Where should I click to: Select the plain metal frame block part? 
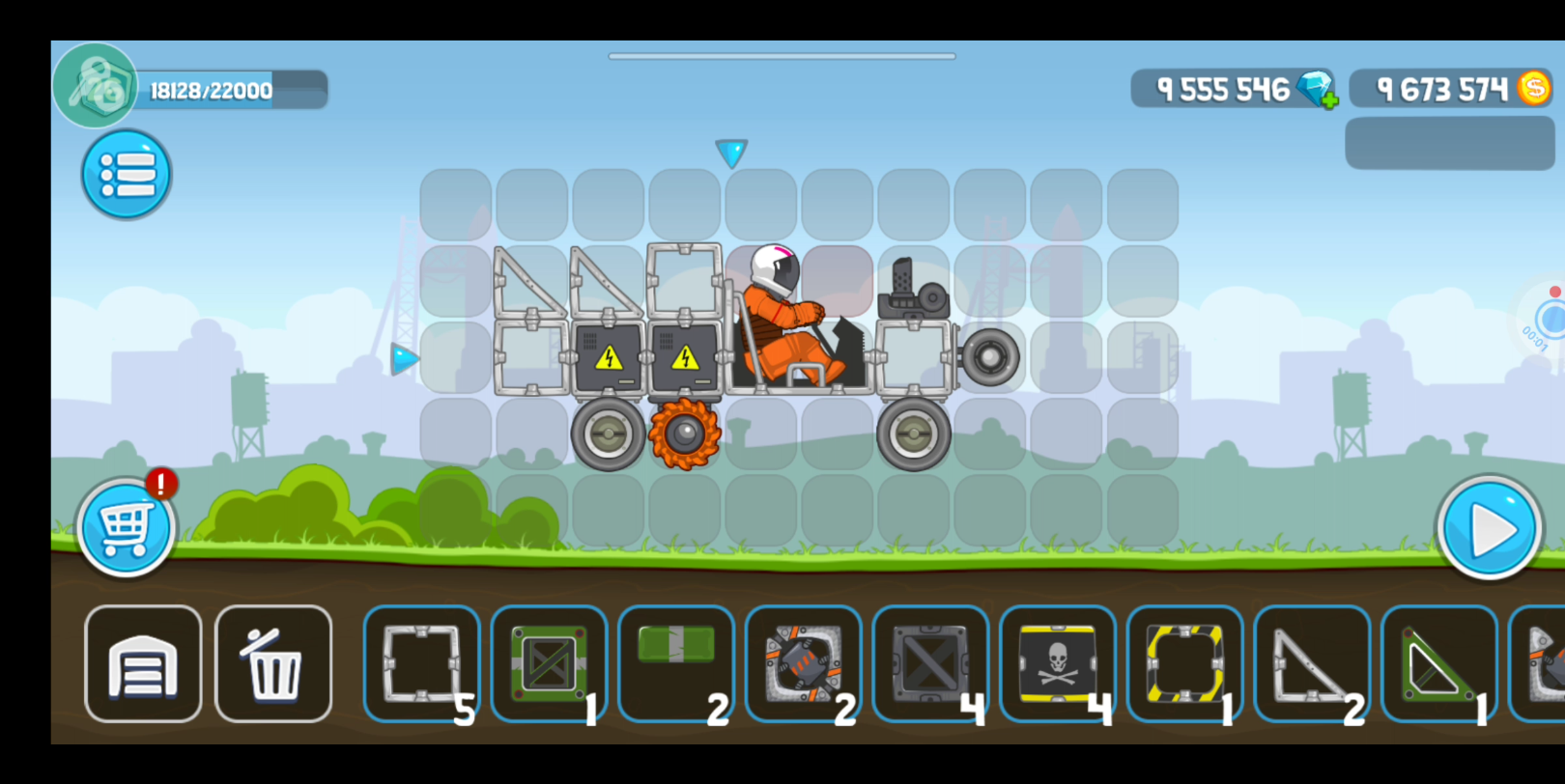[x=422, y=664]
